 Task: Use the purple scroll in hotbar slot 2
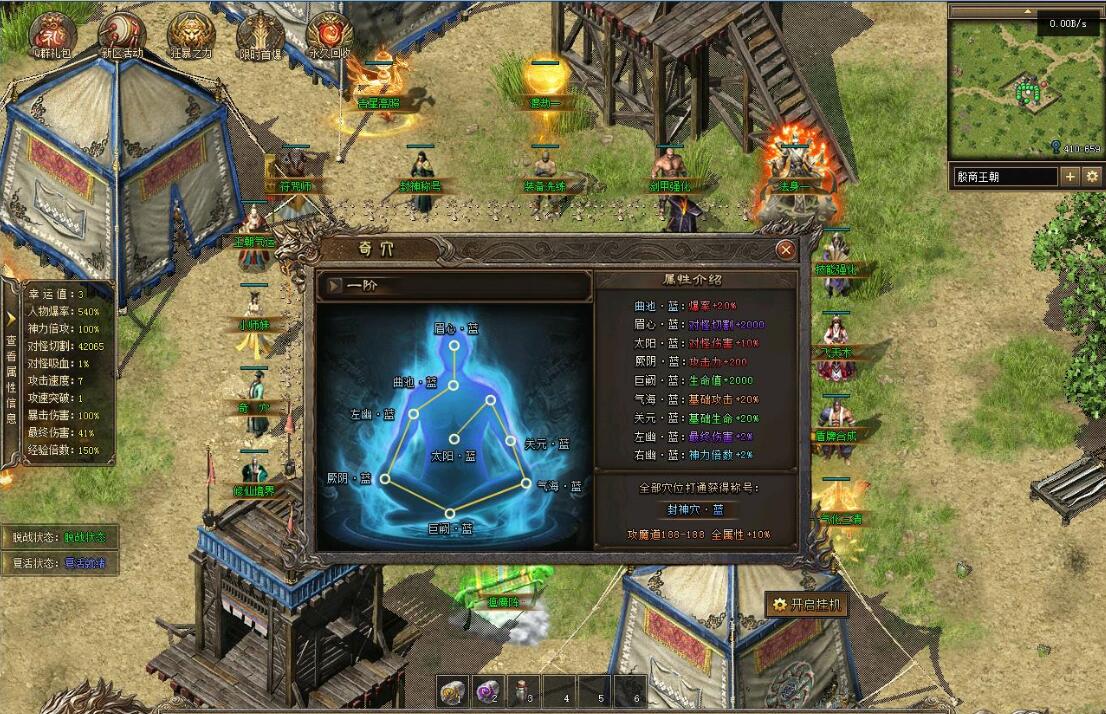pos(488,690)
